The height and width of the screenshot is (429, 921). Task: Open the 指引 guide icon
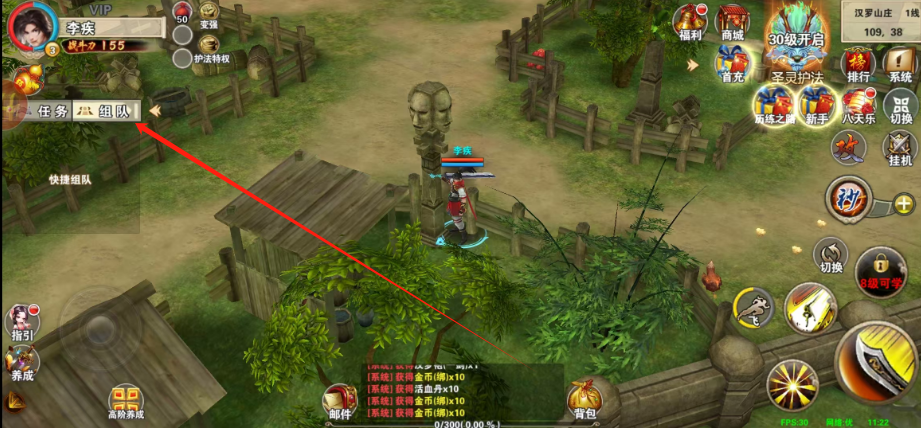point(20,322)
